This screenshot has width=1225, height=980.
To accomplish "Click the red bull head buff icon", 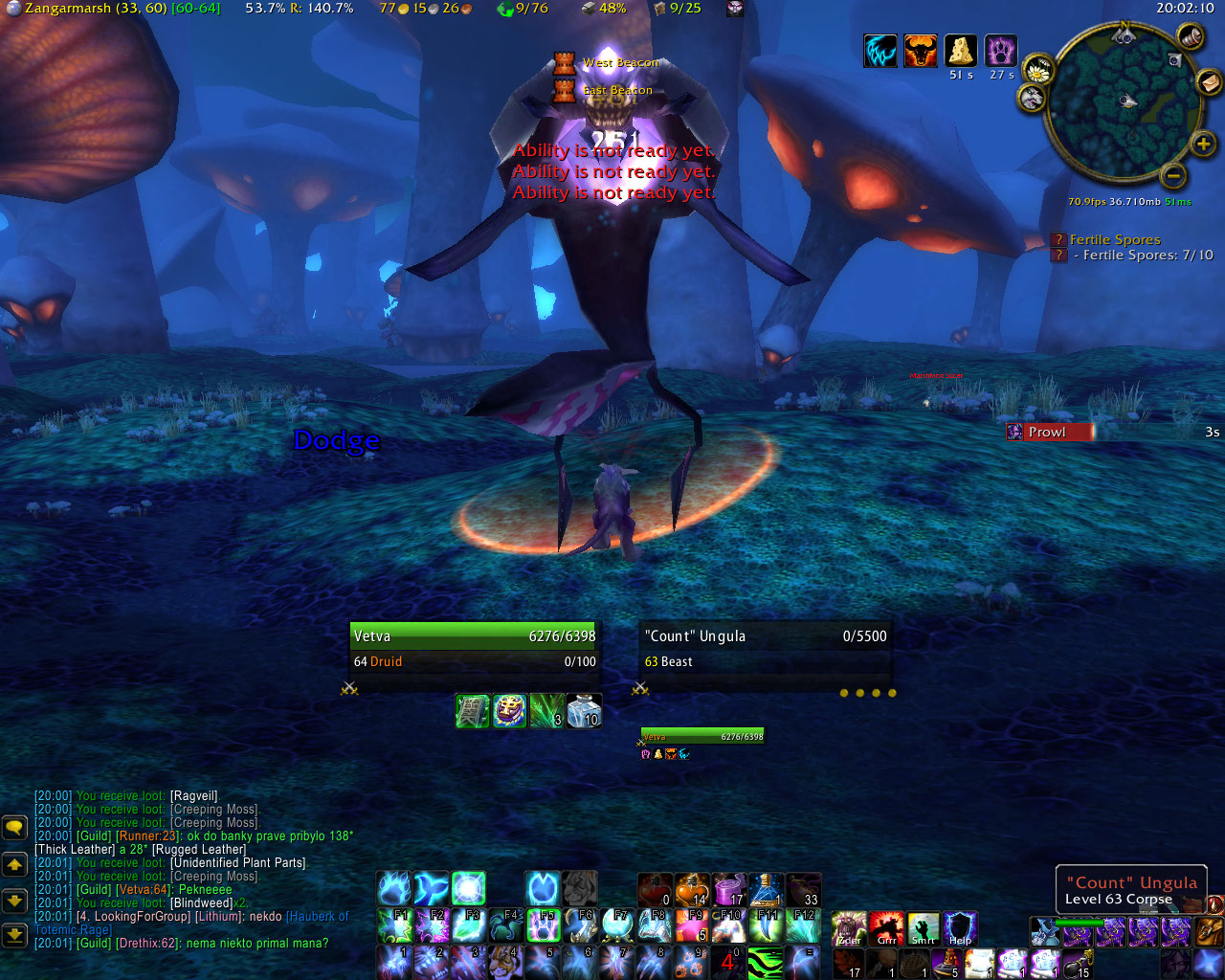I will [x=920, y=51].
